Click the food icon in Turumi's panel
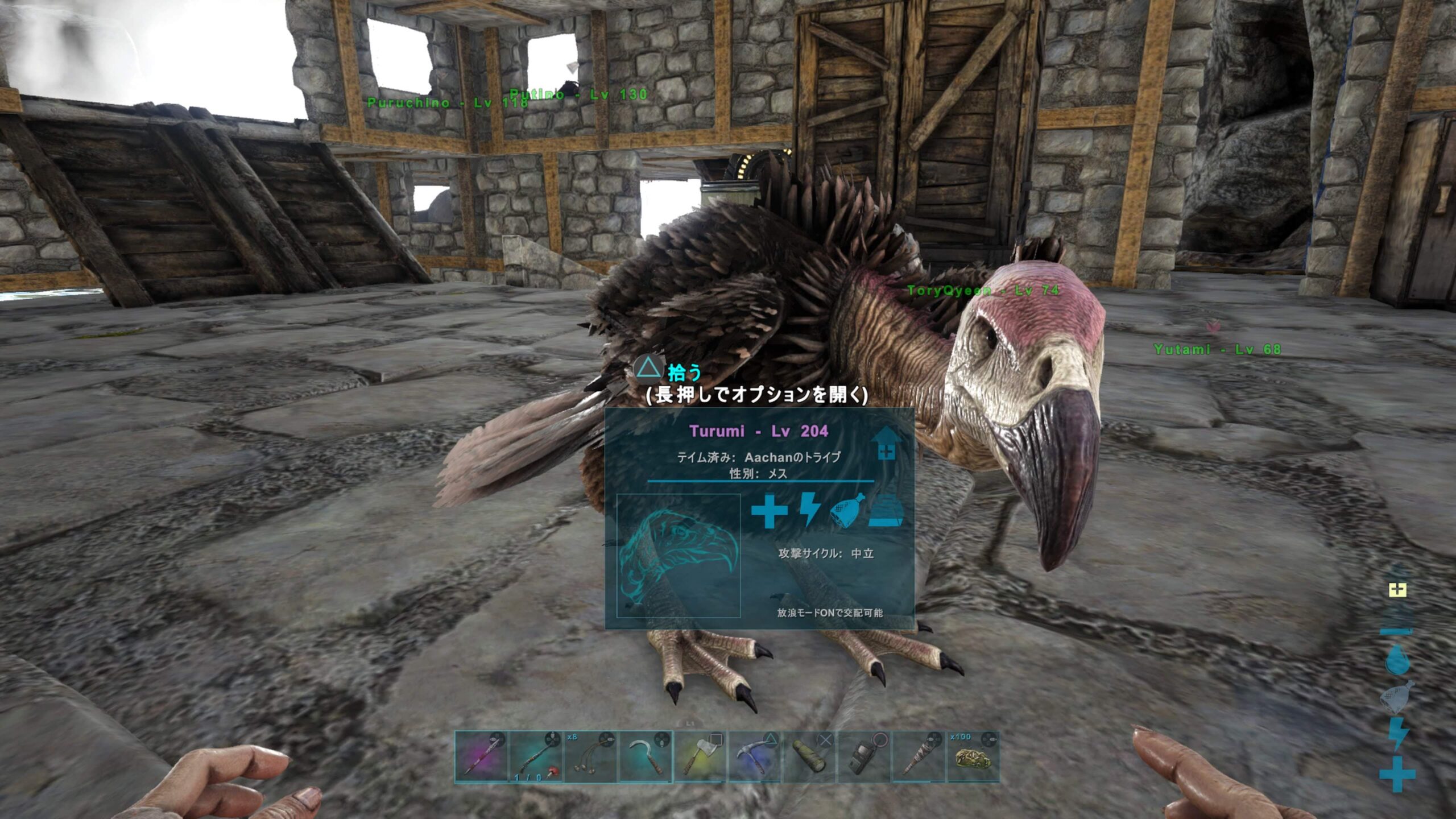Screen dimensions: 1456x819 [847, 511]
